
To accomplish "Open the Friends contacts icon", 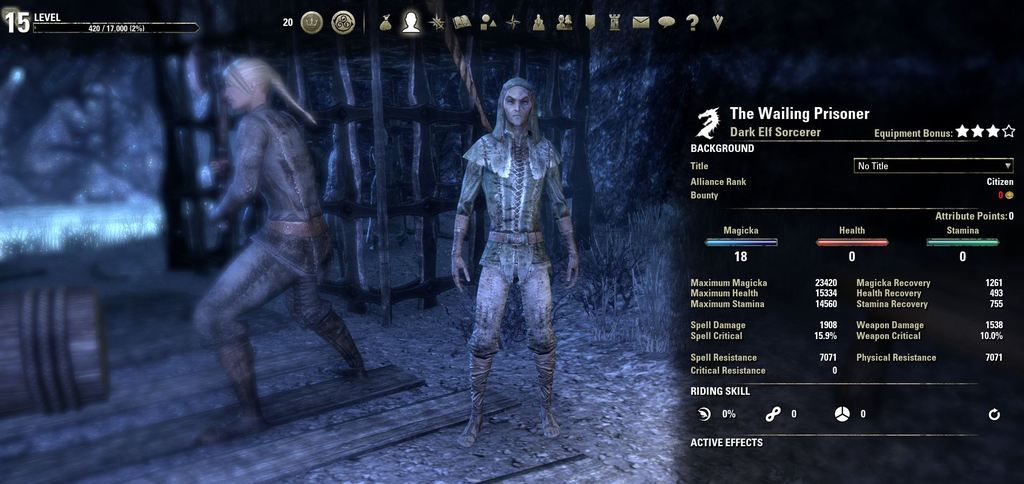I will point(564,21).
